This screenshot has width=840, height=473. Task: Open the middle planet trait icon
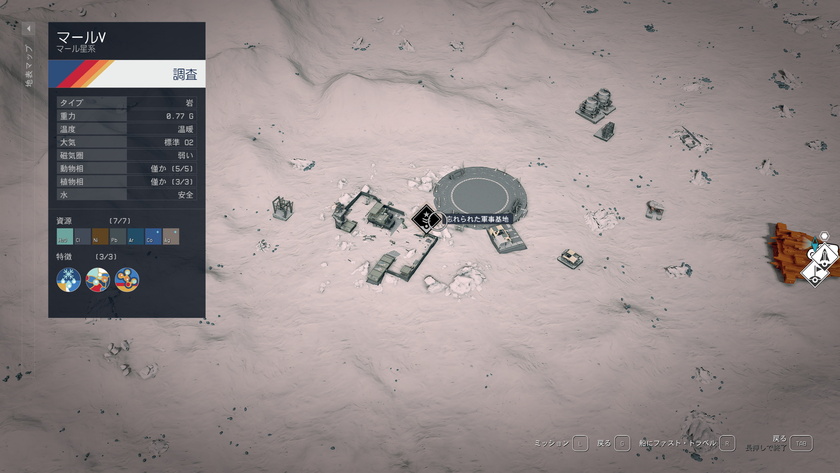(x=98, y=279)
